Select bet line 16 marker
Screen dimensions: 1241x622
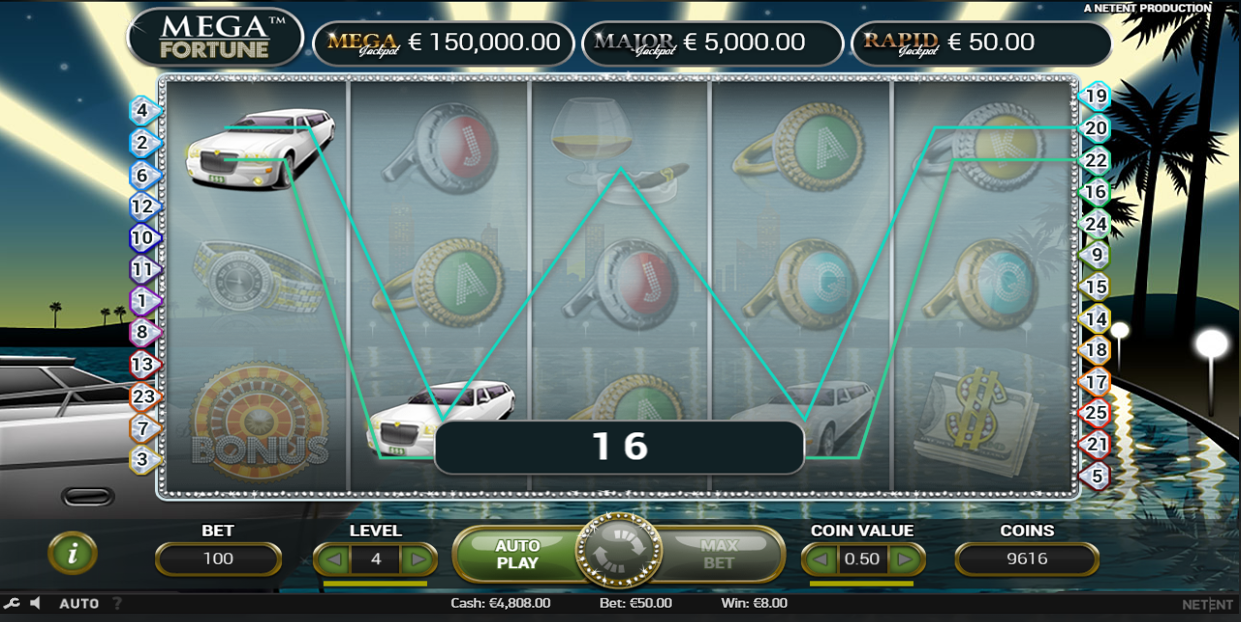click(x=1096, y=191)
